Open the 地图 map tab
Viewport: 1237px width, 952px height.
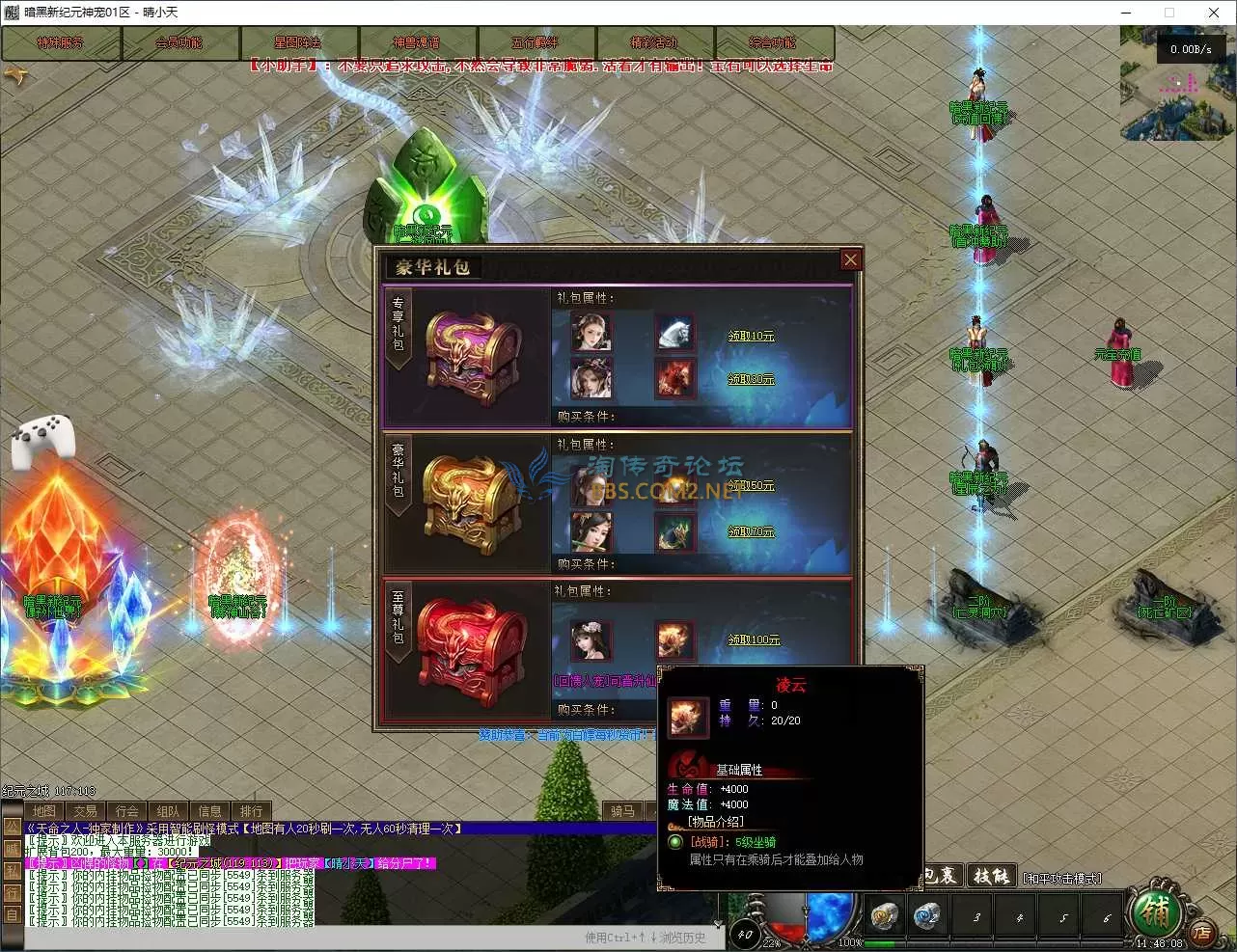point(44,811)
